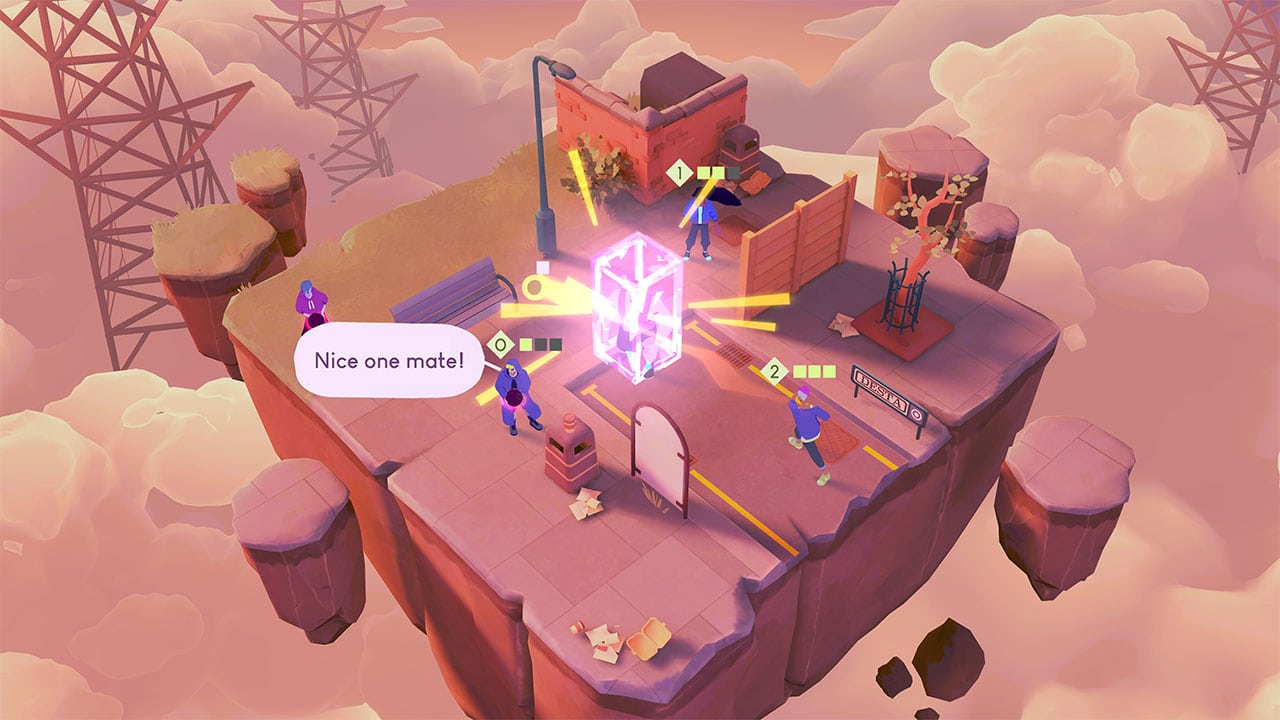Select the unit marker showing diamond 1
Screen dimensions: 1280x720
[681, 174]
